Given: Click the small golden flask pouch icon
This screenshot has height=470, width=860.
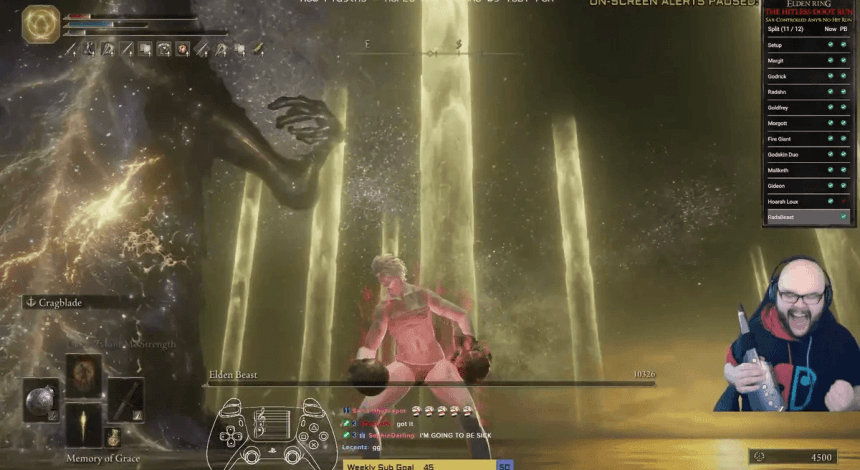Looking at the screenshot, I should pyautogui.click(x=114, y=438).
